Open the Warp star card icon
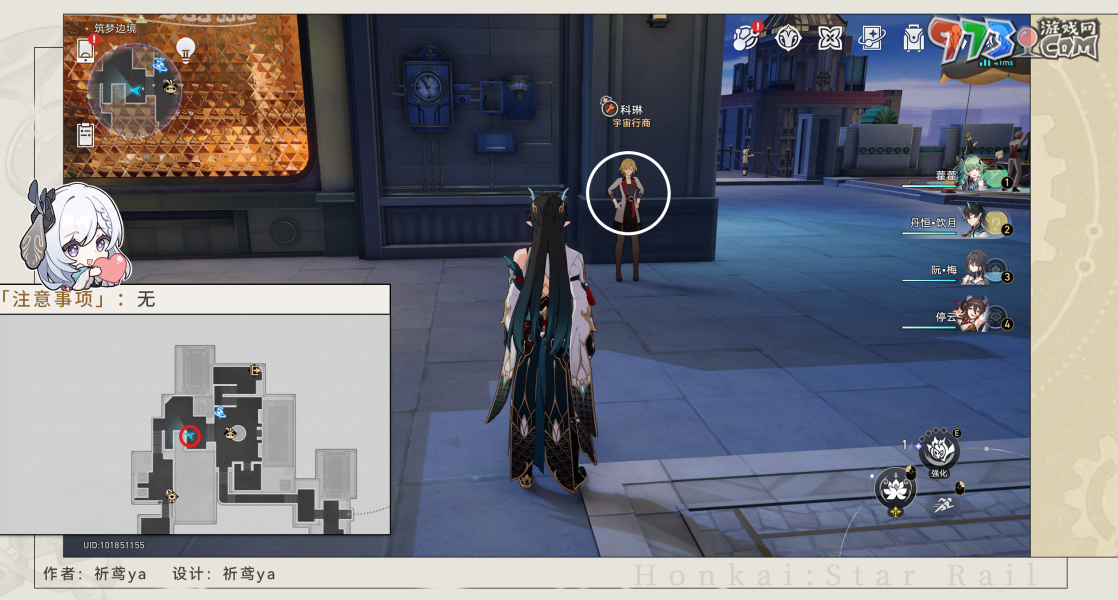Viewport: 1118px width, 600px height. point(871,38)
